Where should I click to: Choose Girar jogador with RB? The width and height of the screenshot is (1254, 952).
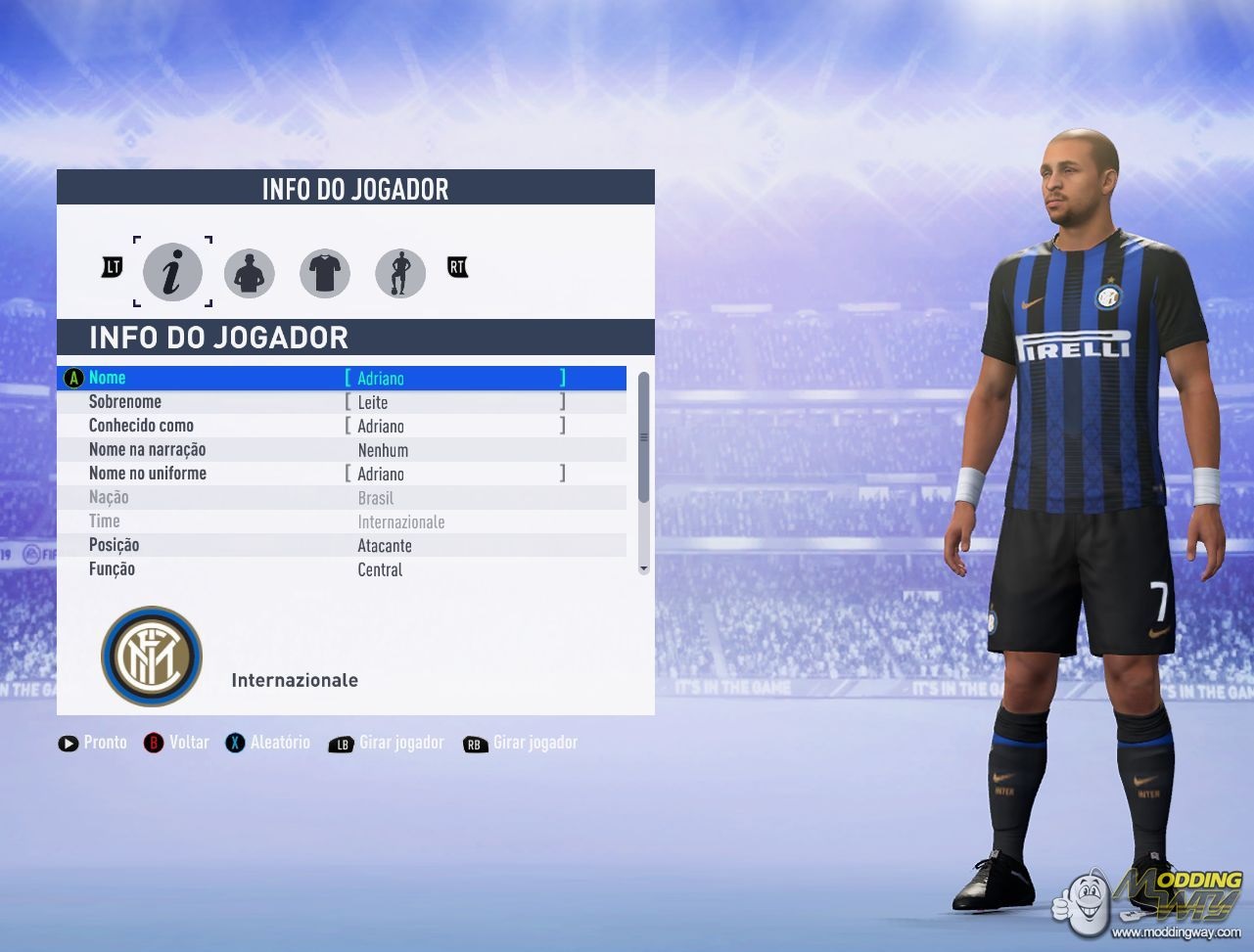pos(520,743)
